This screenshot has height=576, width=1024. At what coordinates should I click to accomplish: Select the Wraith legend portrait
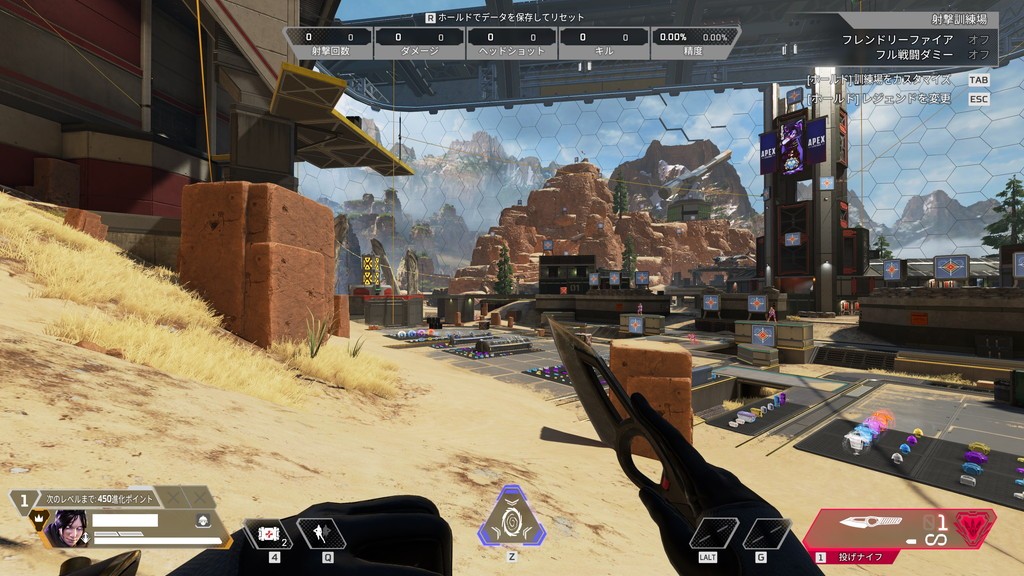click(x=66, y=527)
